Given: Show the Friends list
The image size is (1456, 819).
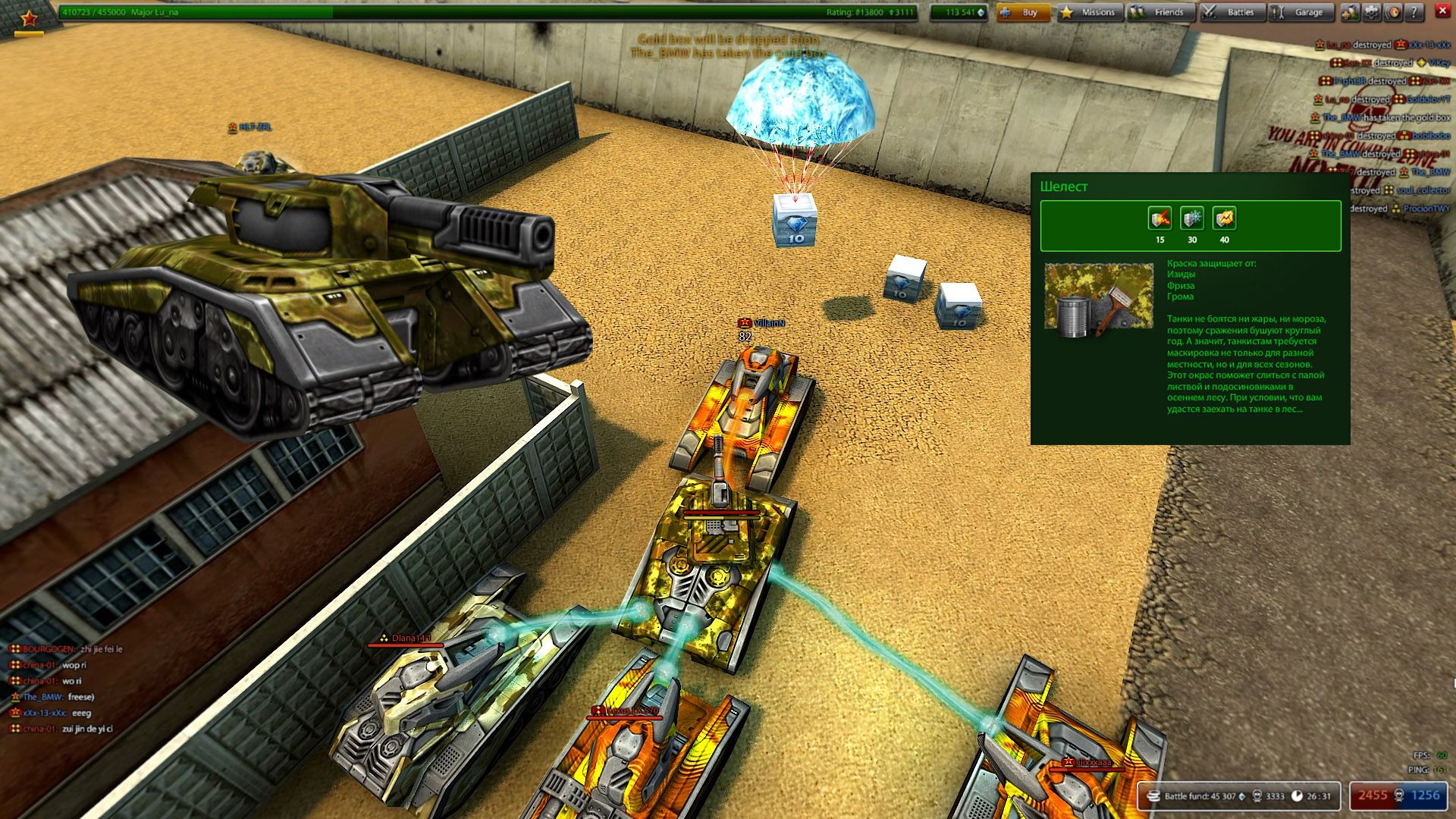Looking at the screenshot, I should tap(1160, 12).
